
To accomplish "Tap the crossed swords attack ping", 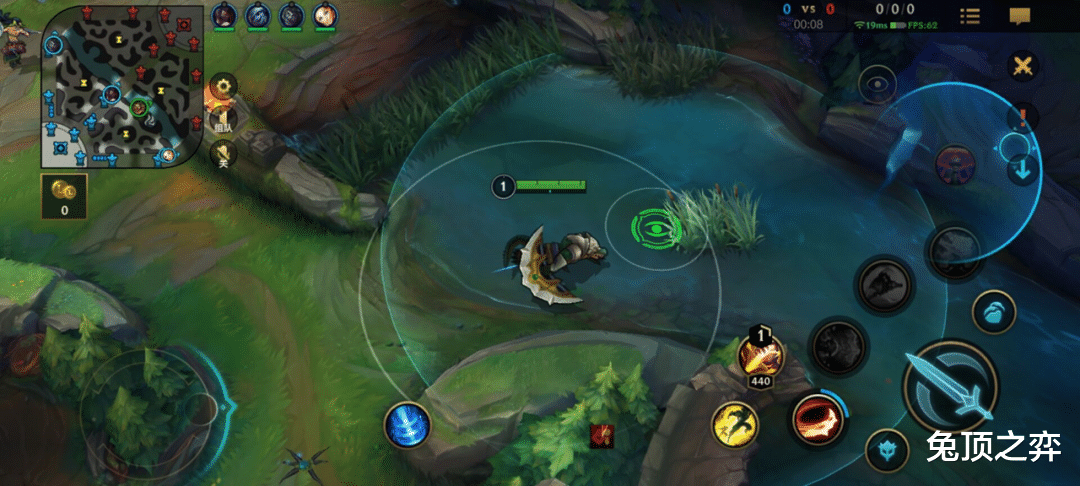I will (x=1023, y=67).
